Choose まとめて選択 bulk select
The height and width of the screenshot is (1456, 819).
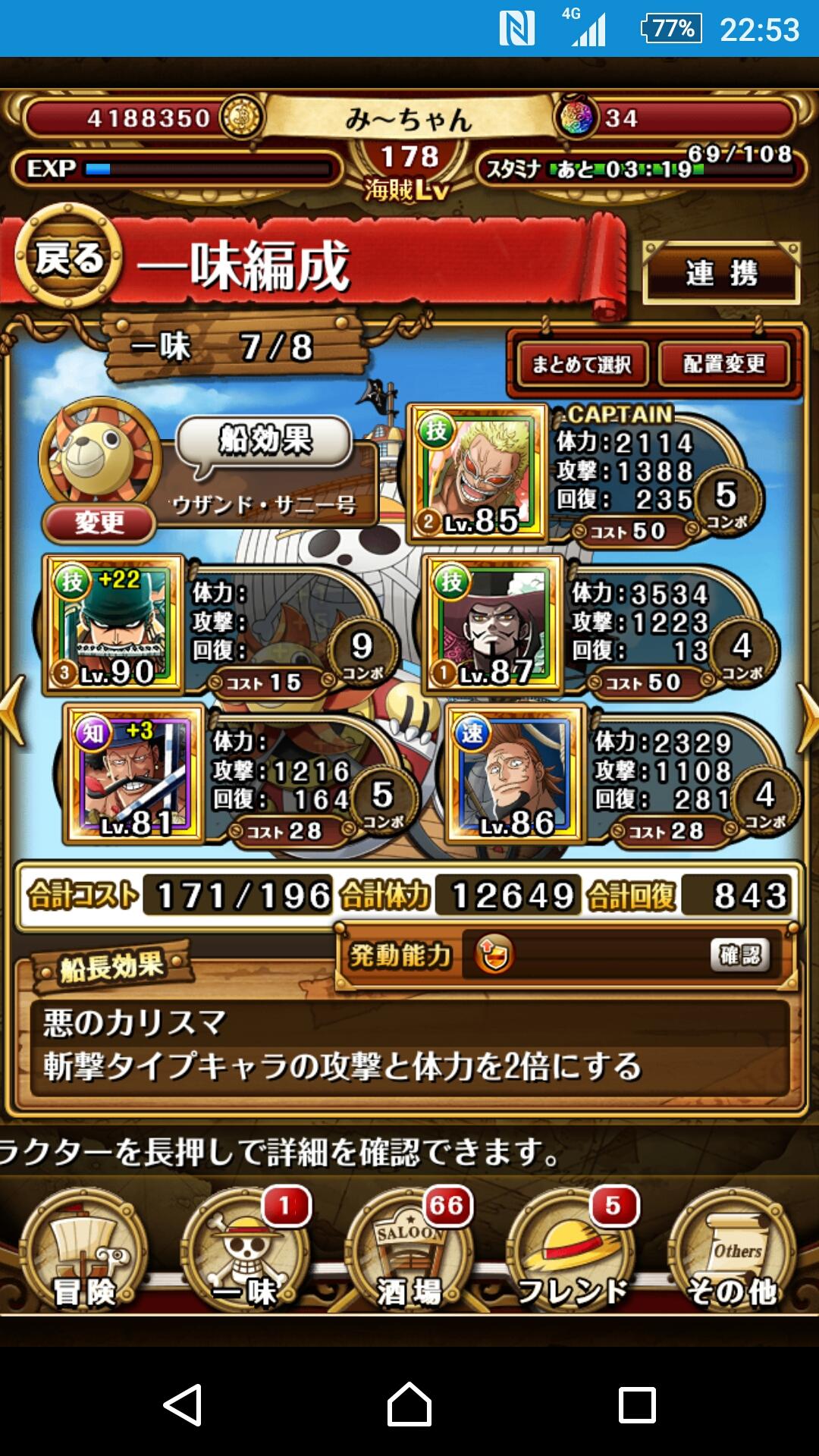coord(582,364)
